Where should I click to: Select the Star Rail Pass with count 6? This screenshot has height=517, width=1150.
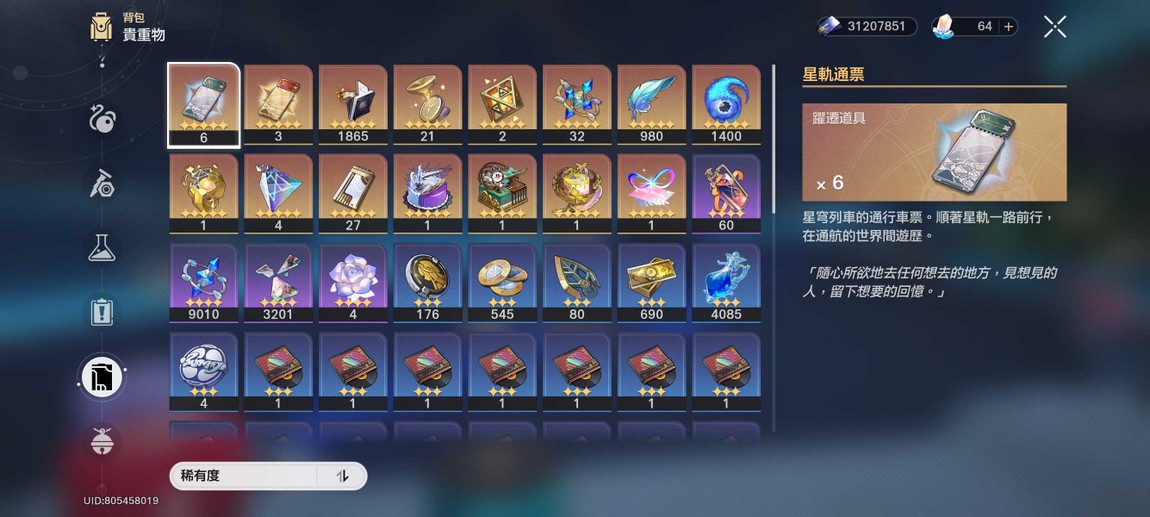(203, 104)
